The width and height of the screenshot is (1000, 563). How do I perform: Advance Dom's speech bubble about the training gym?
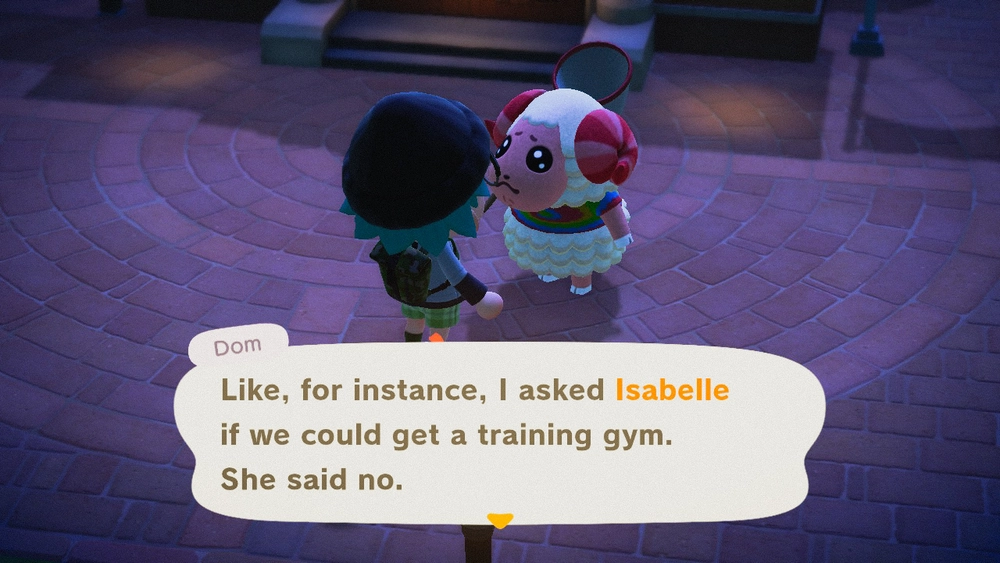click(x=500, y=435)
